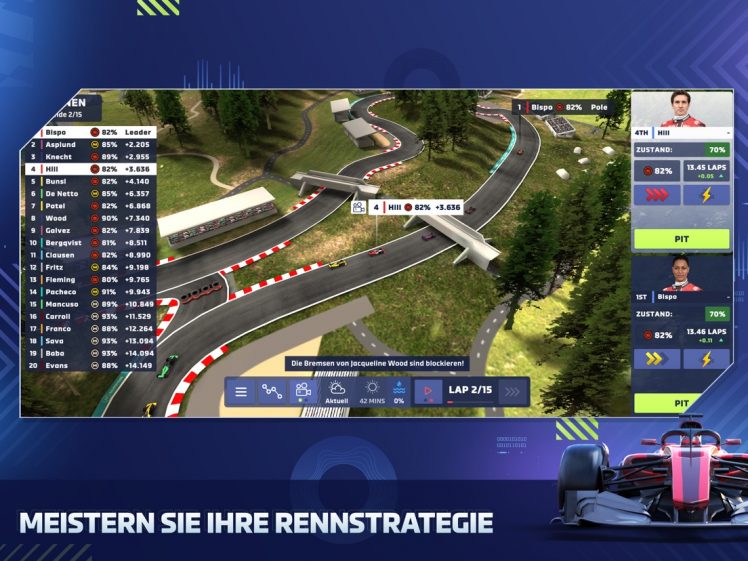Change Hill's red chevron pace setting
The height and width of the screenshot is (561, 748).
[656, 195]
